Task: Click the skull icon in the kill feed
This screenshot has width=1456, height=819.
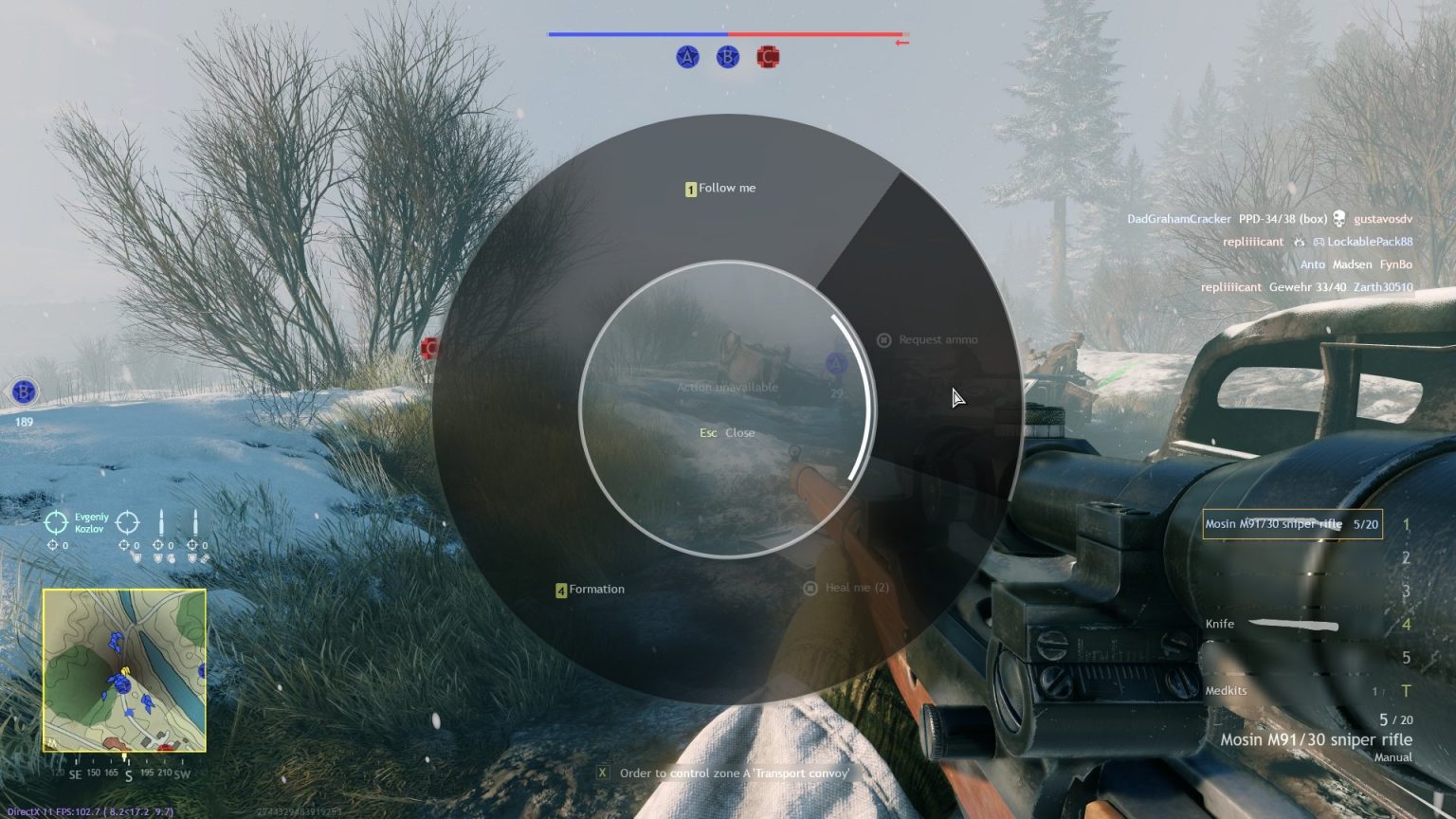Action: (x=1340, y=218)
